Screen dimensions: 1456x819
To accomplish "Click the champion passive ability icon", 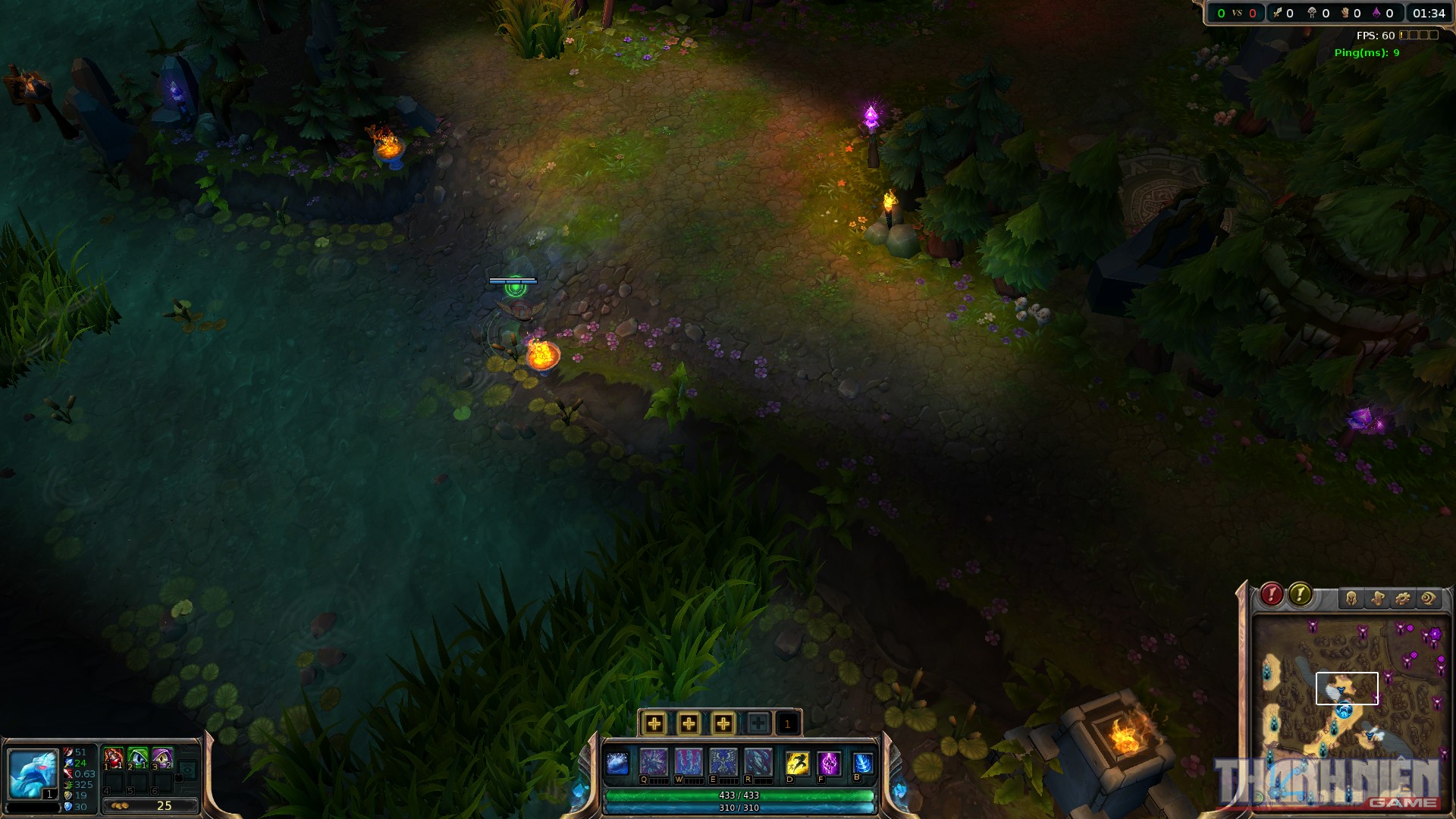I will click(x=617, y=763).
